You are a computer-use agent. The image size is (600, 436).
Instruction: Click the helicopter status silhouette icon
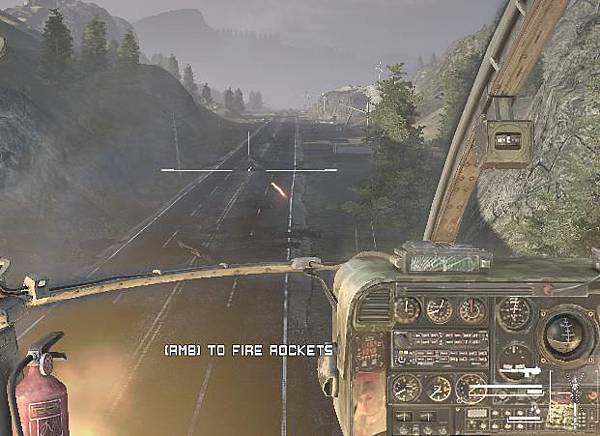tap(575, 382)
